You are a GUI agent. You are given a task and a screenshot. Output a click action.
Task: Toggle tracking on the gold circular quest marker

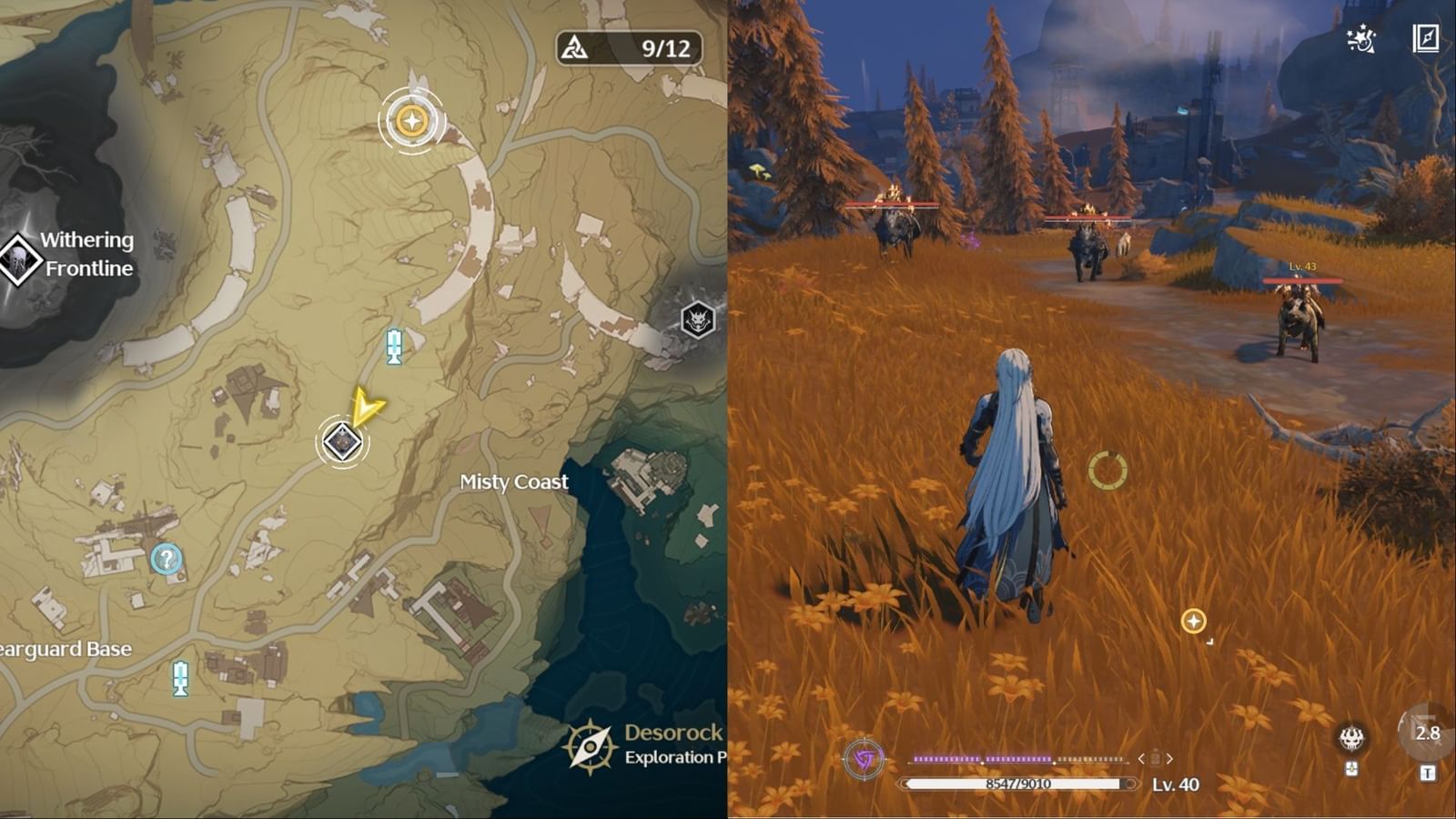click(411, 118)
